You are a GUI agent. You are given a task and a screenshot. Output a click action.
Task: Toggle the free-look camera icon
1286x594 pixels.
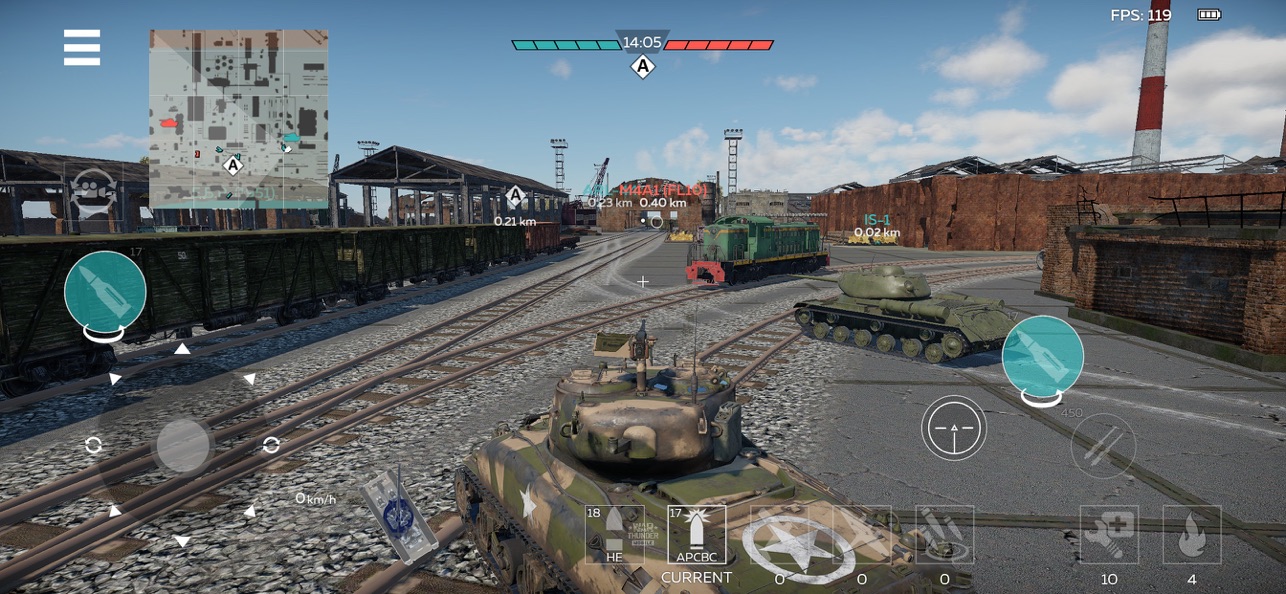click(94, 189)
